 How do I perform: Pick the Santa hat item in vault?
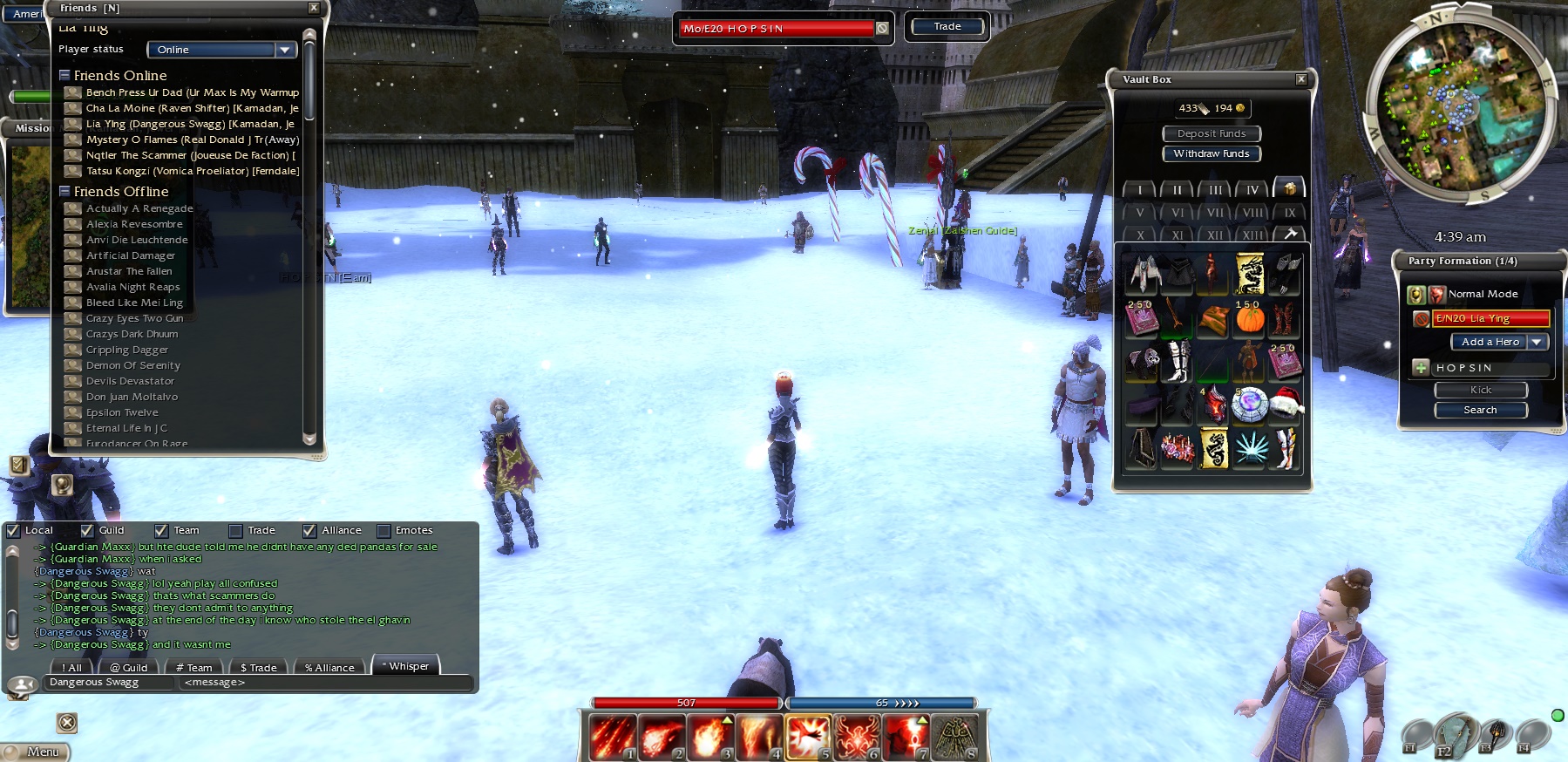click(1286, 404)
